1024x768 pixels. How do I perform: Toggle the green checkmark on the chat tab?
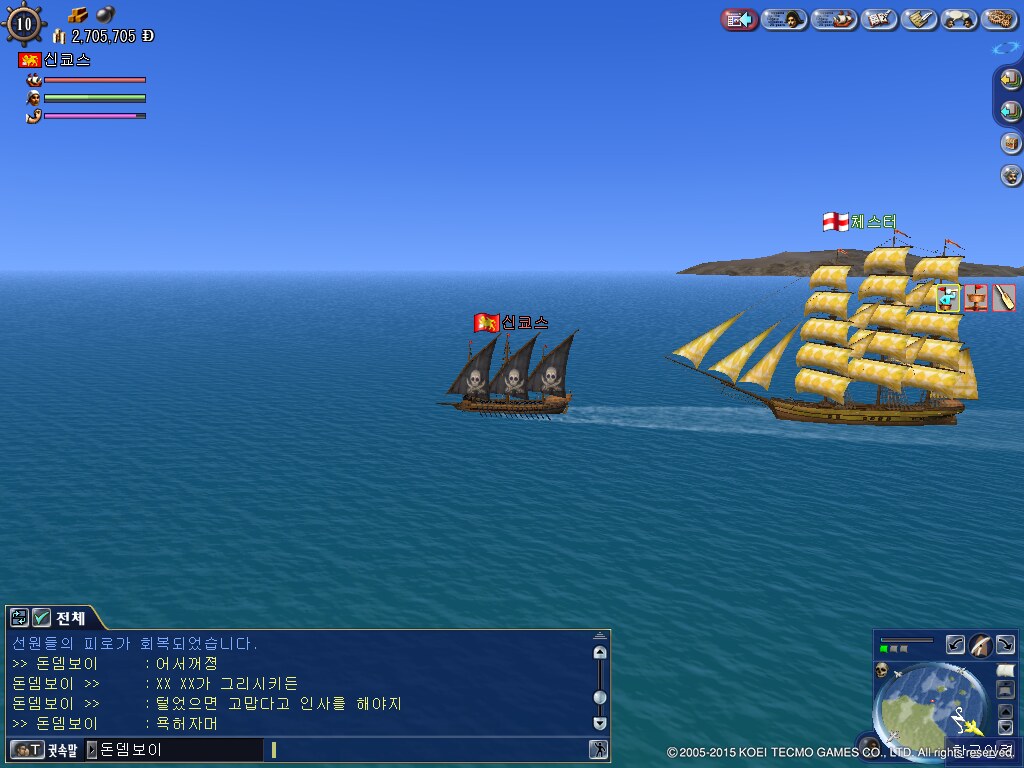pyautogui.click(x=41, y=618)
